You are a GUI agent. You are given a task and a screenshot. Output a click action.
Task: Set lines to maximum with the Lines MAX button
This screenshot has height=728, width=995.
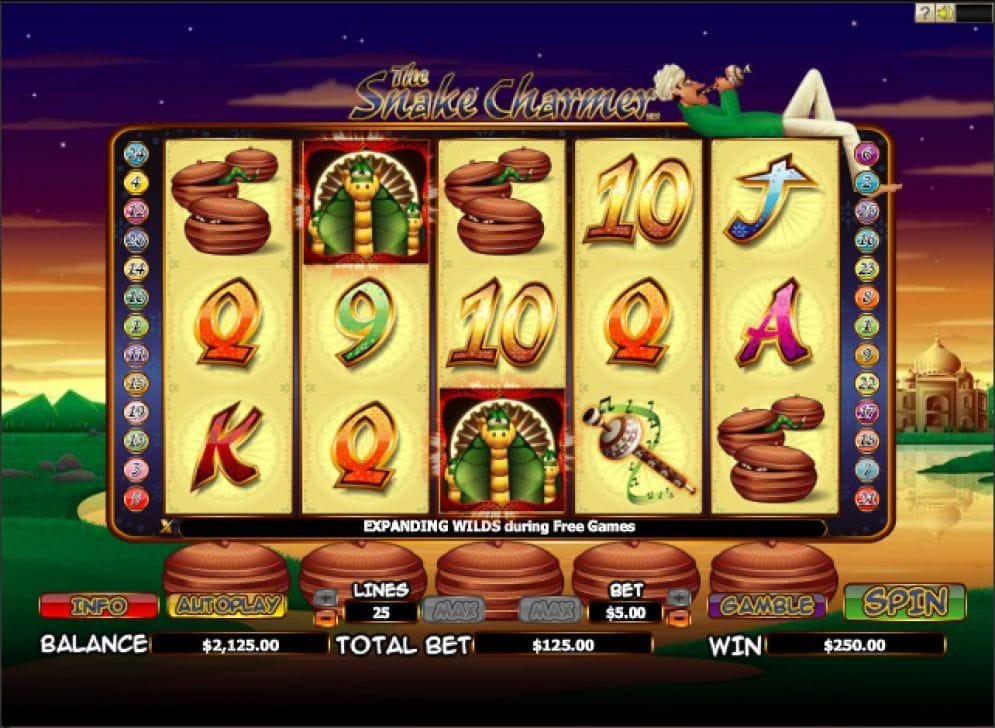(454, 609)
